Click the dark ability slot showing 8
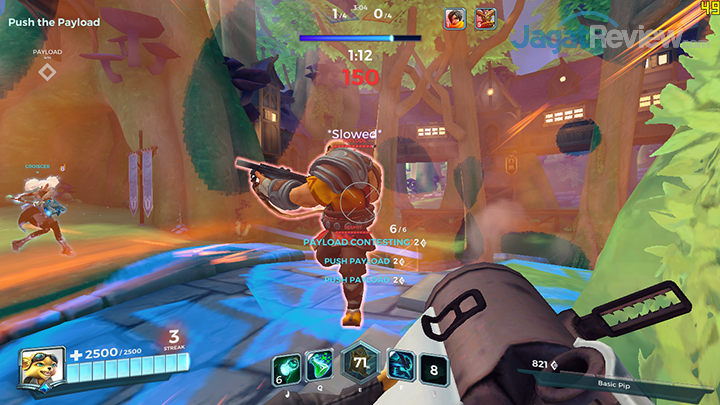This screenshot has height=405, width=720. (432, 366)
